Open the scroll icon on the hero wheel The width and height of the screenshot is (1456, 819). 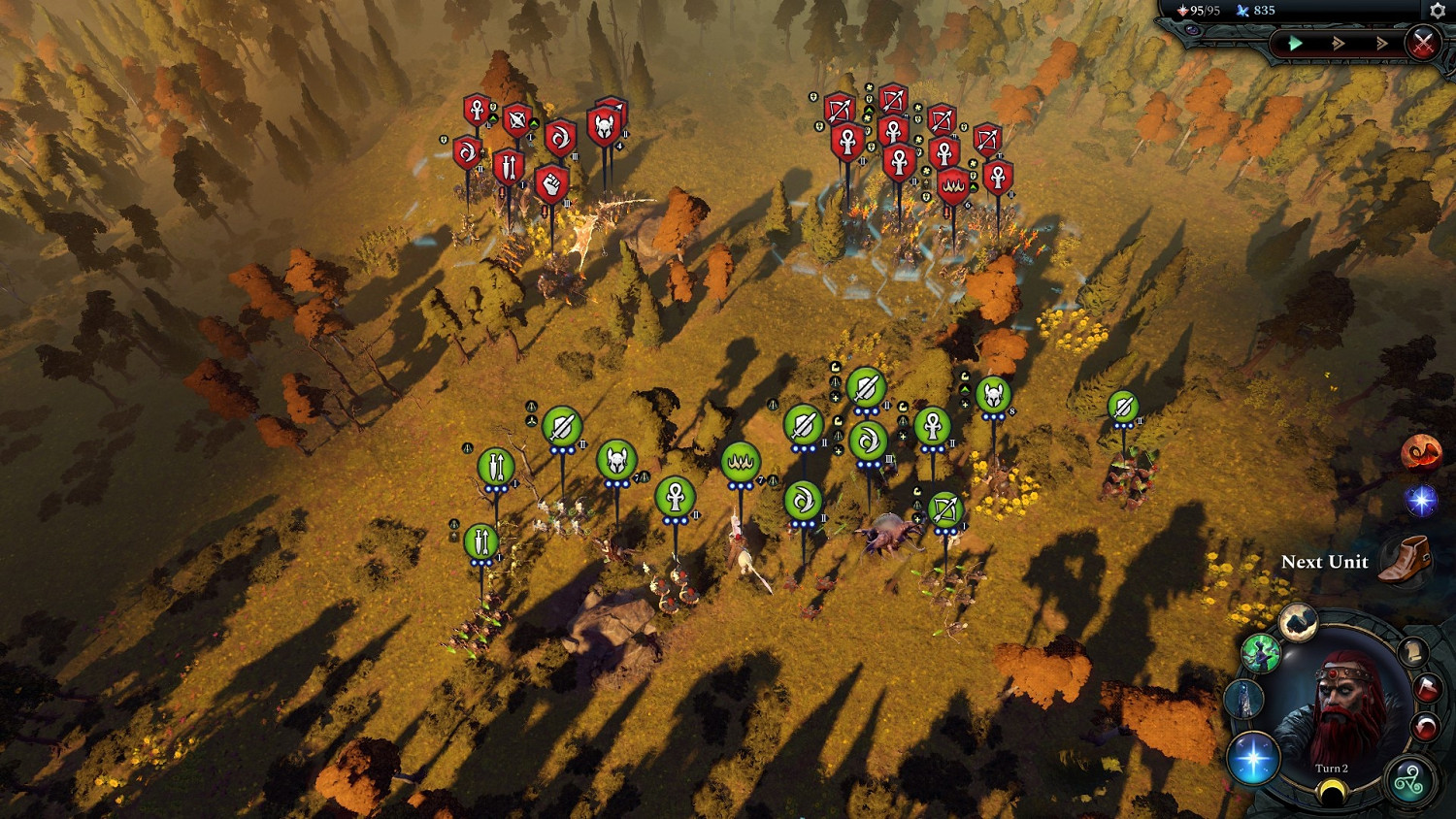(x=1414, y=652)
